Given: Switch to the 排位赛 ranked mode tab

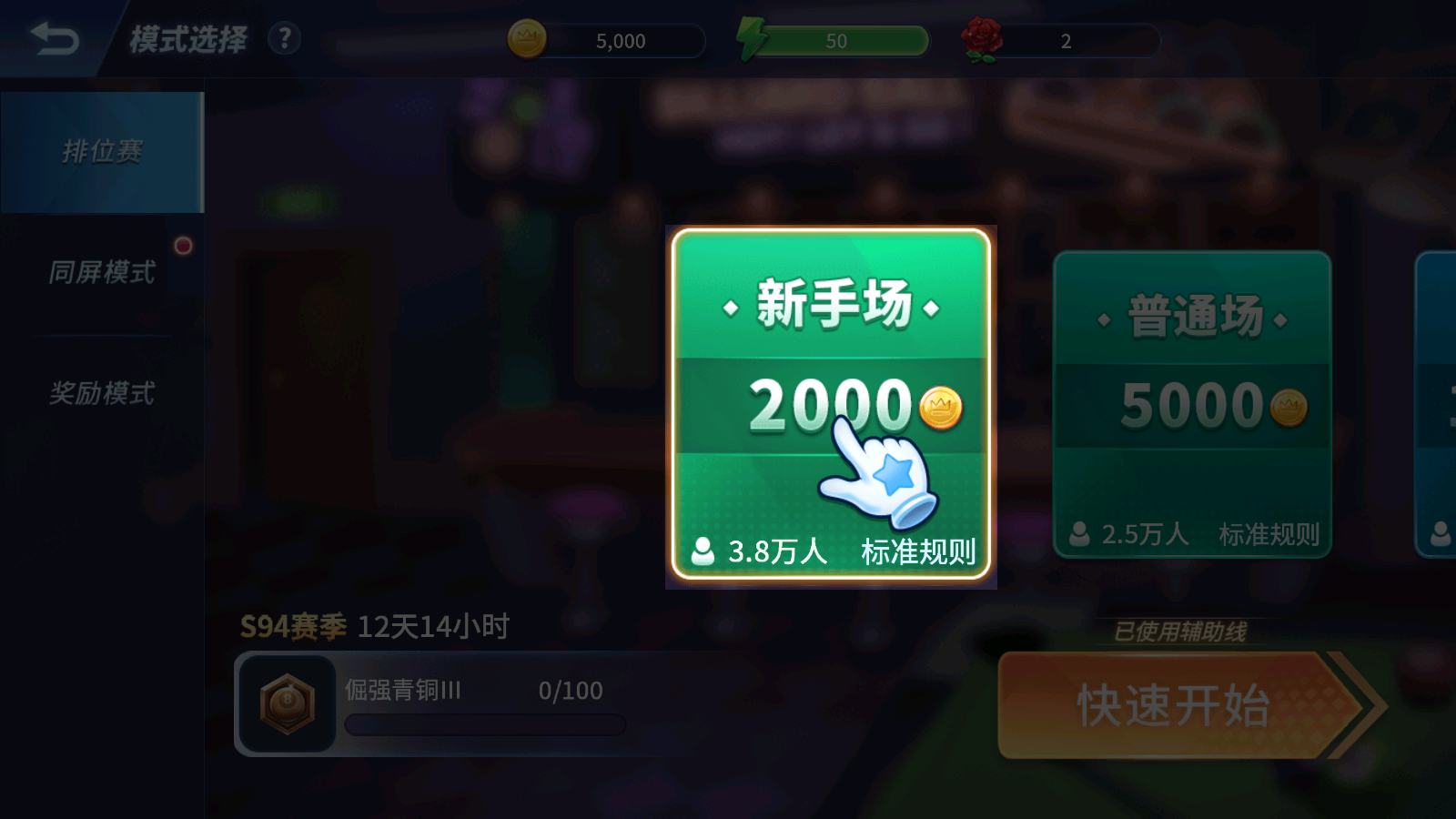Looking at the screenshot, I should tap(100, 153).
